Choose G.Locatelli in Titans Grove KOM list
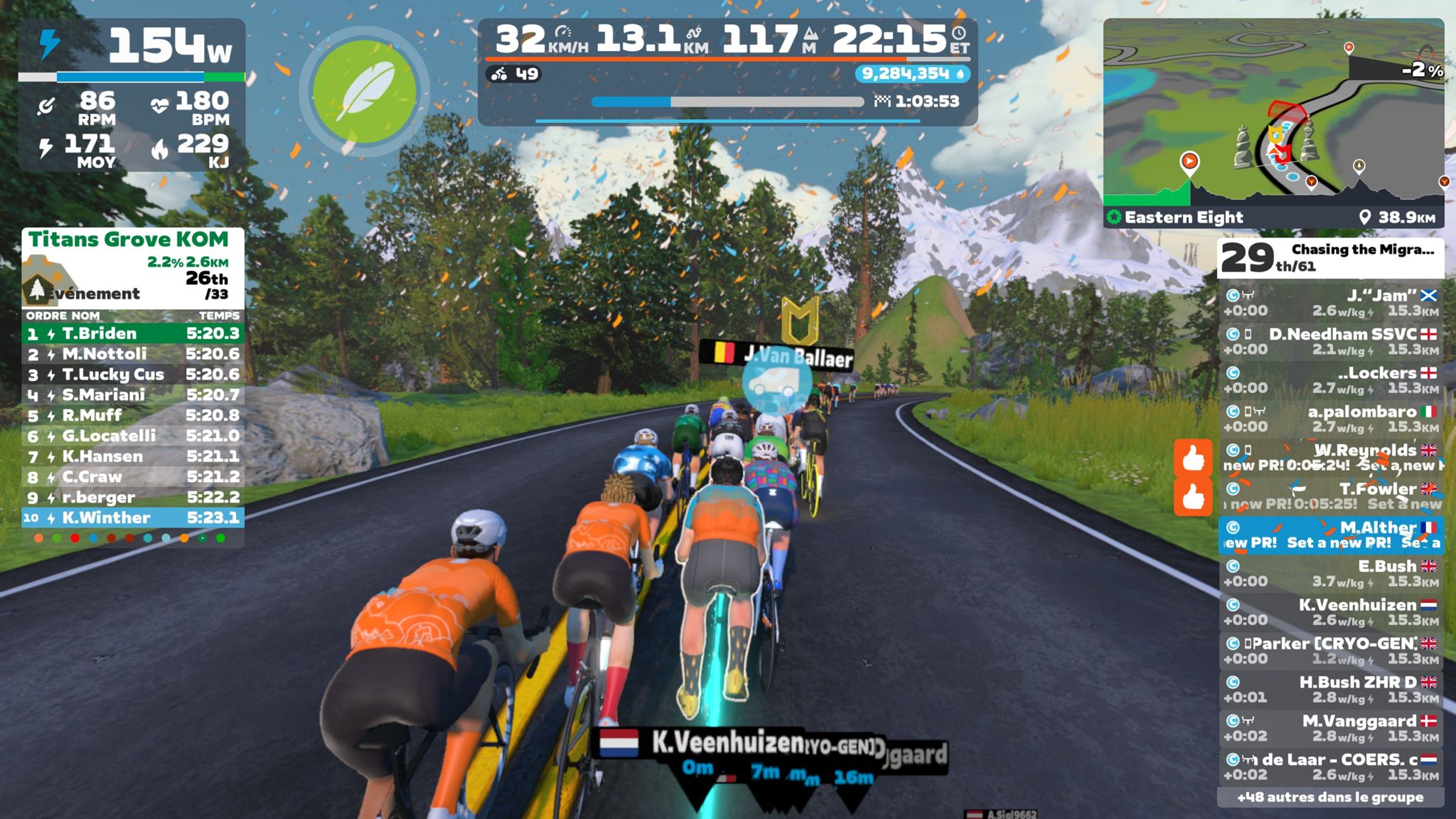The height and width of the screenshot is (819, 1456). click(x=133, y=436)
